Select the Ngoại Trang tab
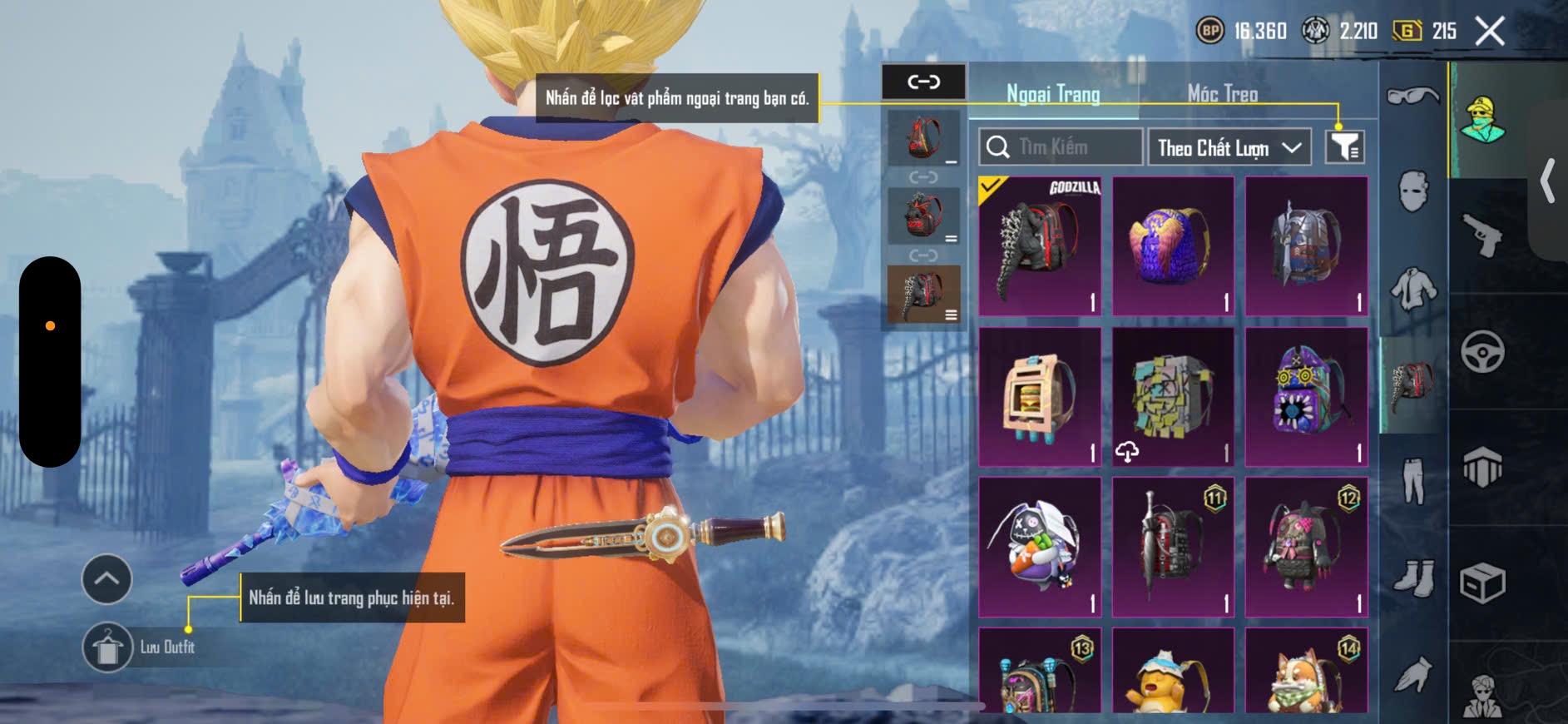Viewport: 1568px width, 724px height. (x=1053, y=94)
